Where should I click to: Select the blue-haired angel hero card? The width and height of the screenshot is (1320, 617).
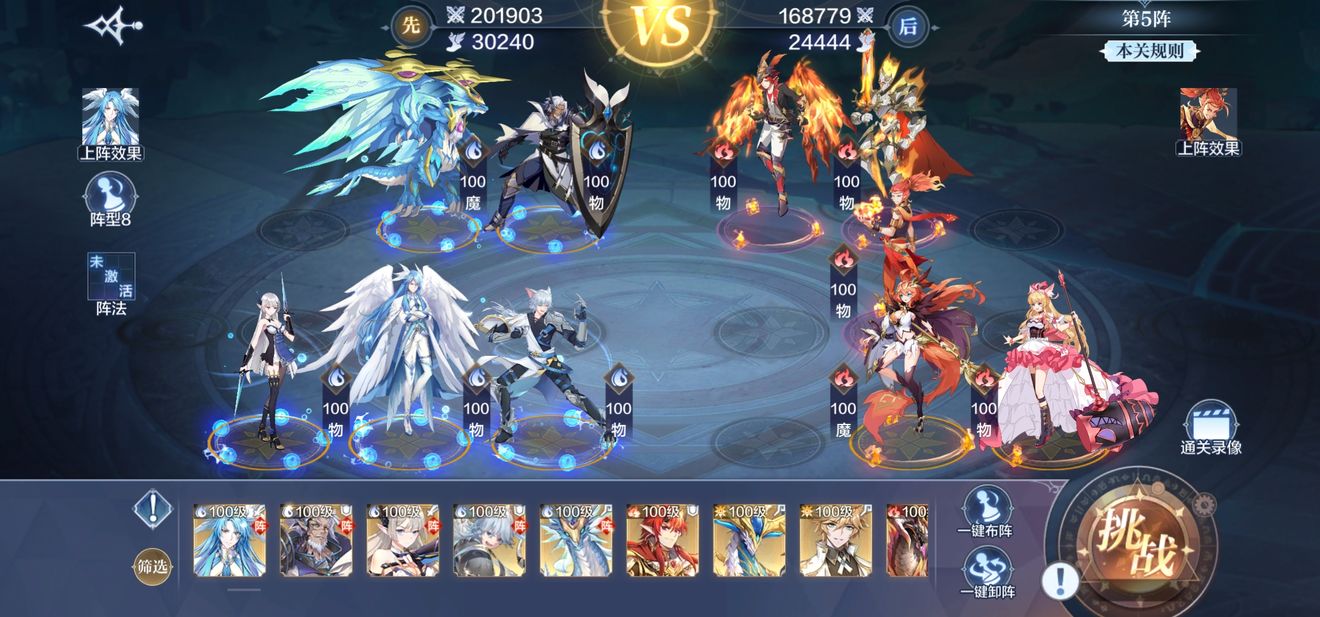230,540
